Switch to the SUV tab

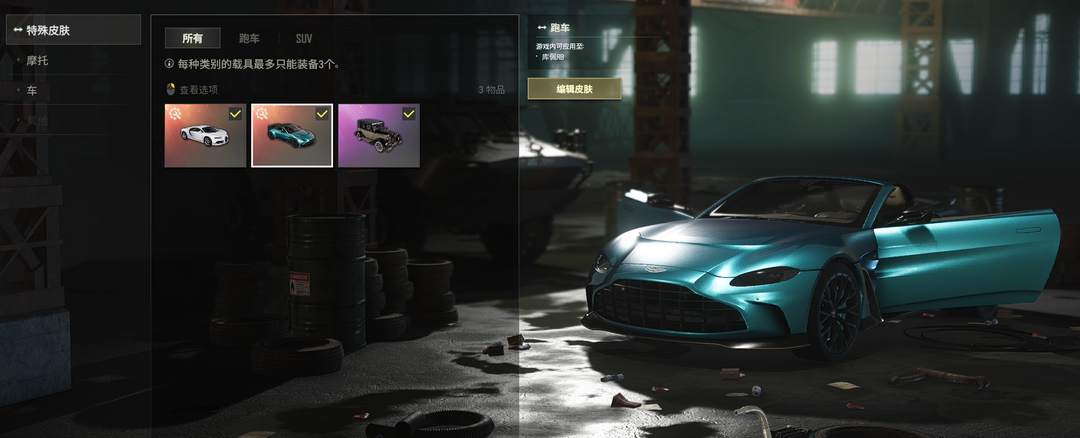(x=303, y=38)
